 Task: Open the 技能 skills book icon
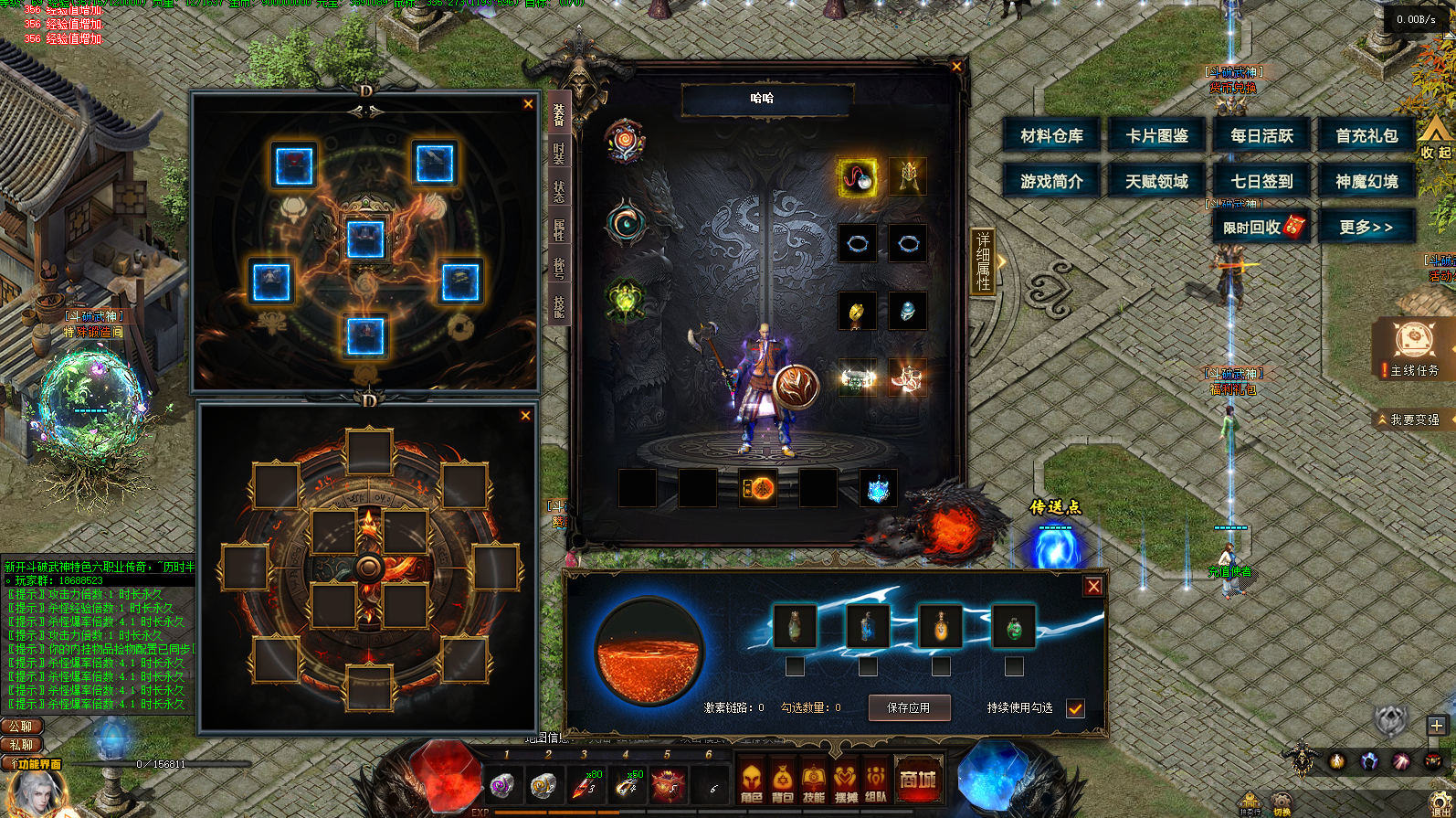point(814,781)
